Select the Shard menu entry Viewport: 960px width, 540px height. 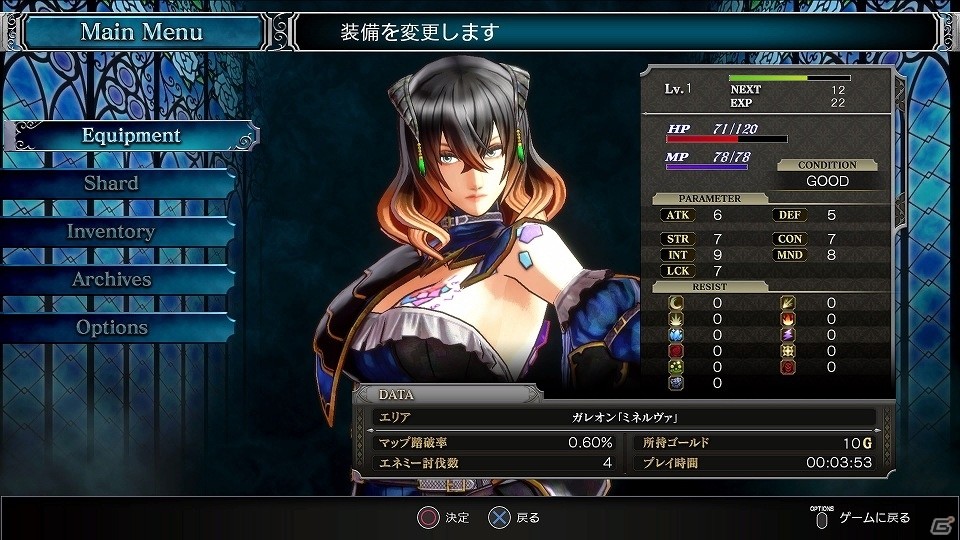point(111,184)
